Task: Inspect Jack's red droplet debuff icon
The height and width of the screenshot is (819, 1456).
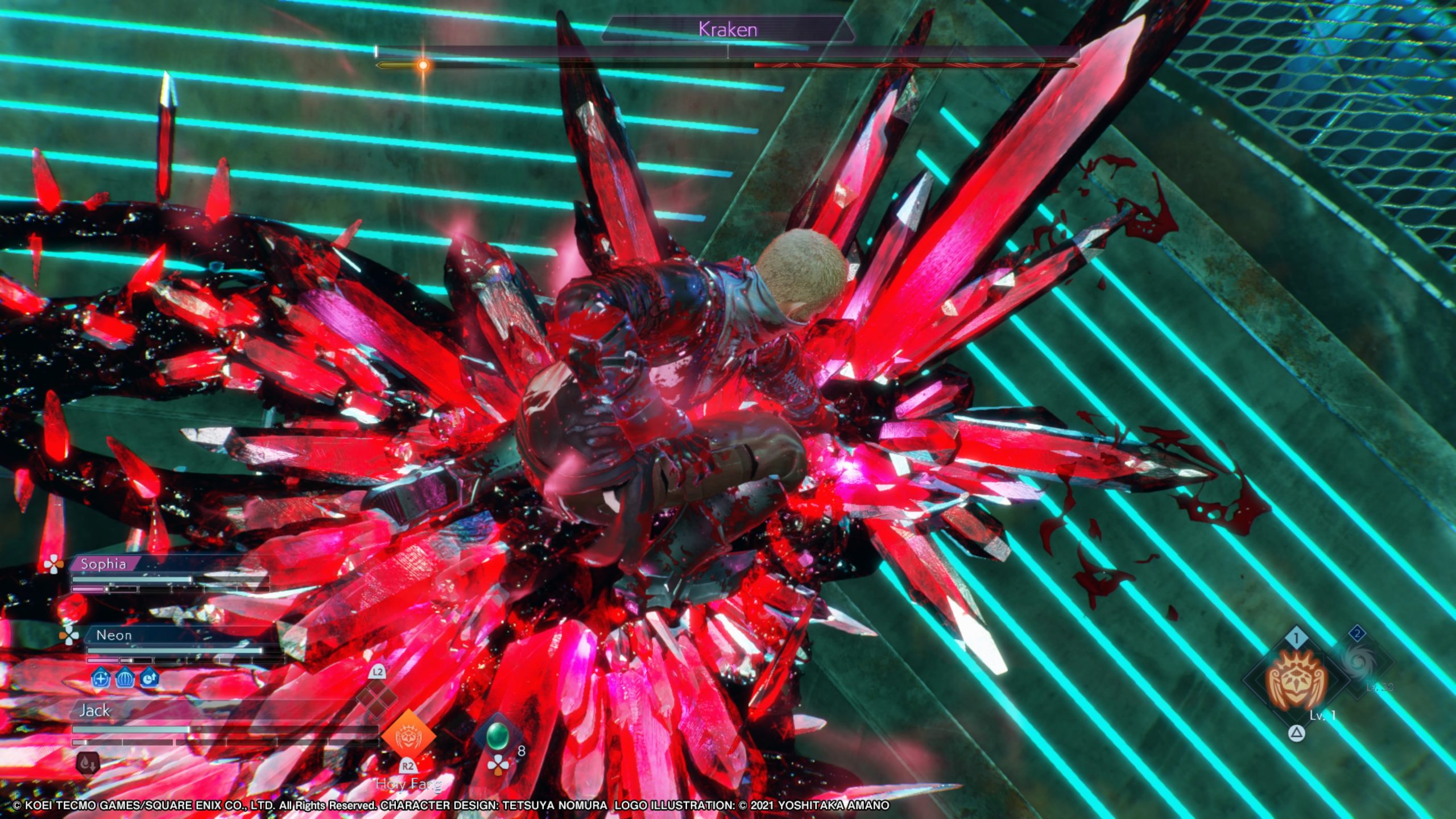Action: 88,764
